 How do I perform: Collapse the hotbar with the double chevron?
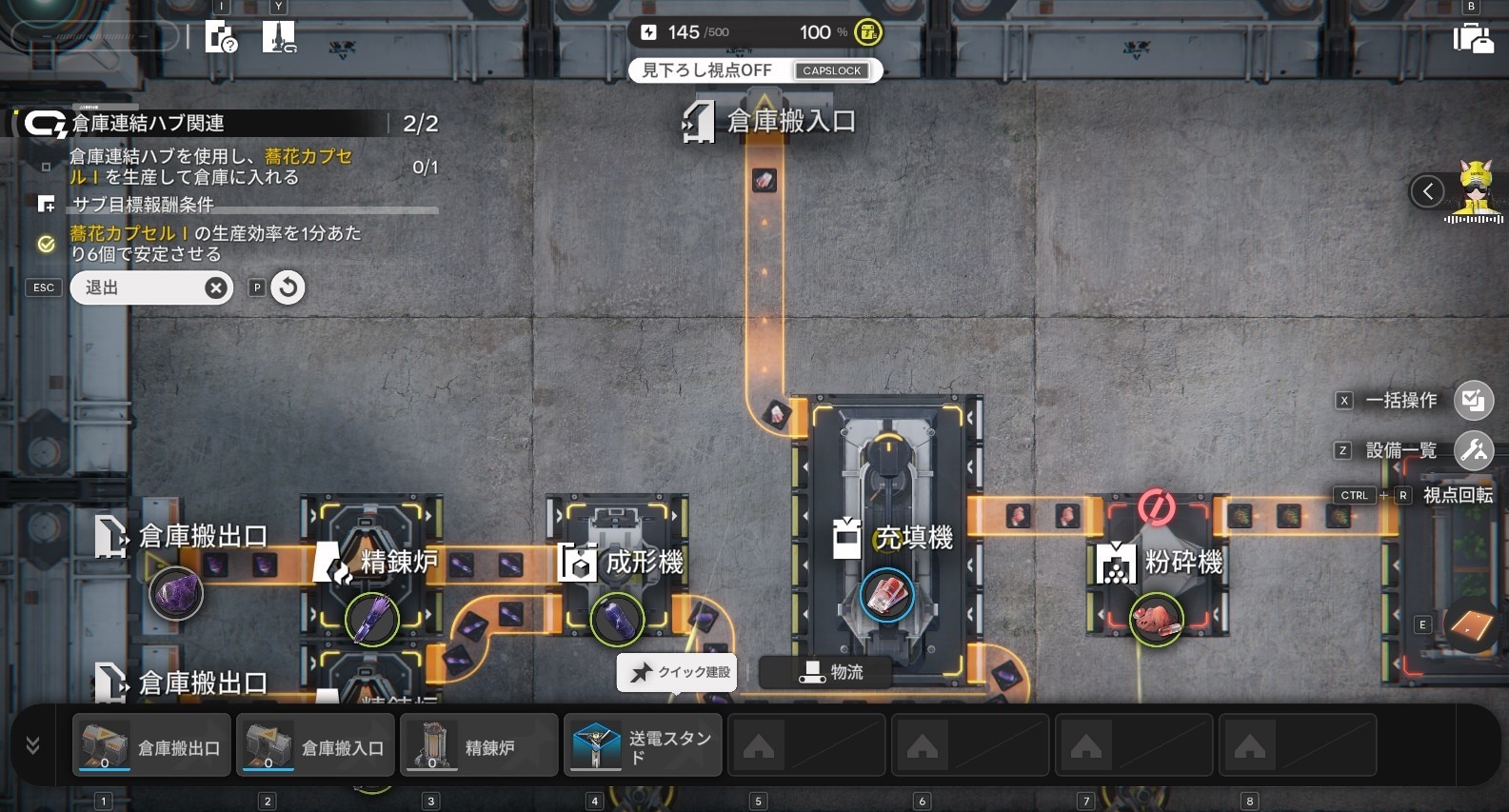pos(33,745)
